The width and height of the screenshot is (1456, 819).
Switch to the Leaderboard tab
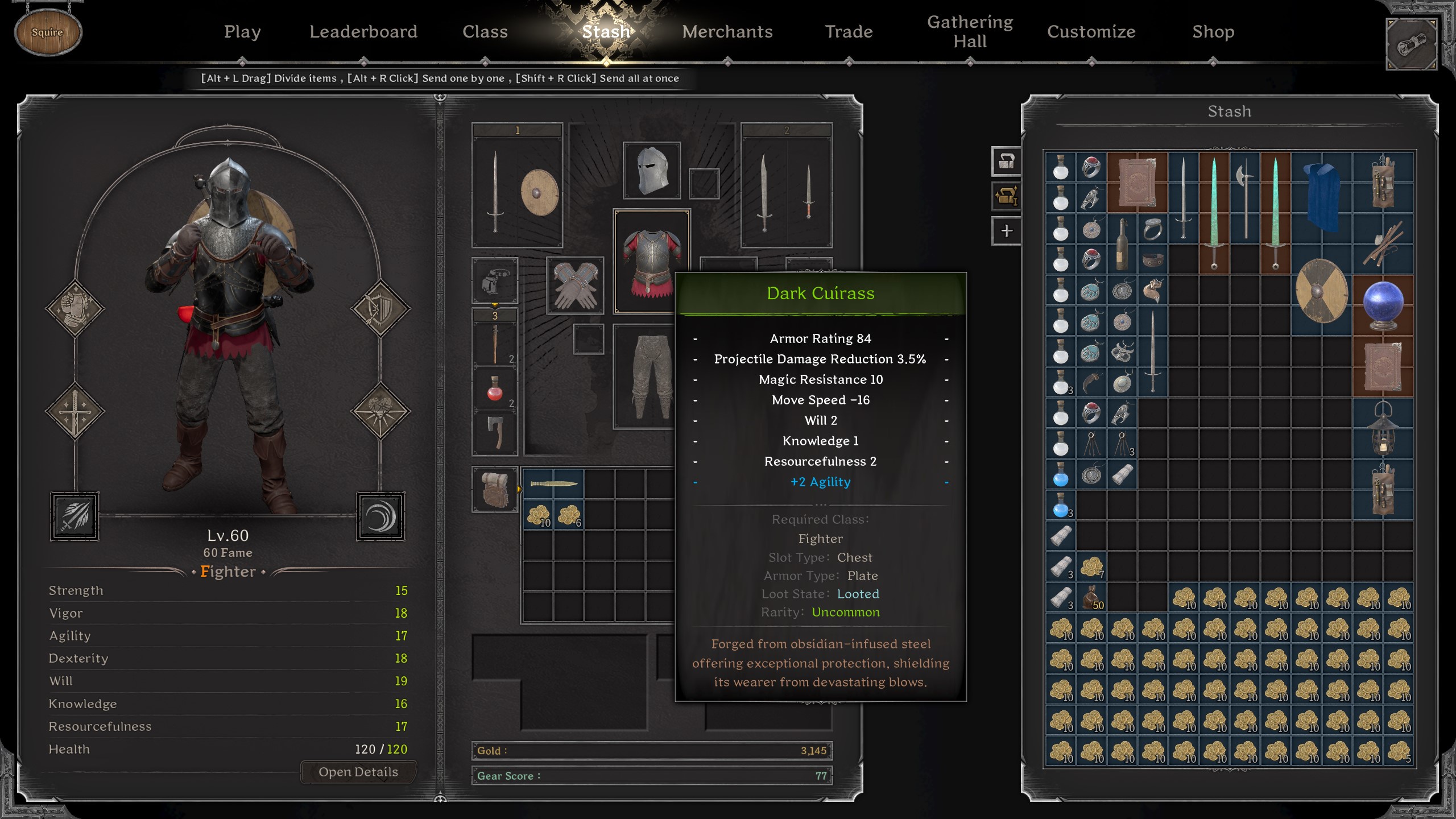tap(363, 32)
